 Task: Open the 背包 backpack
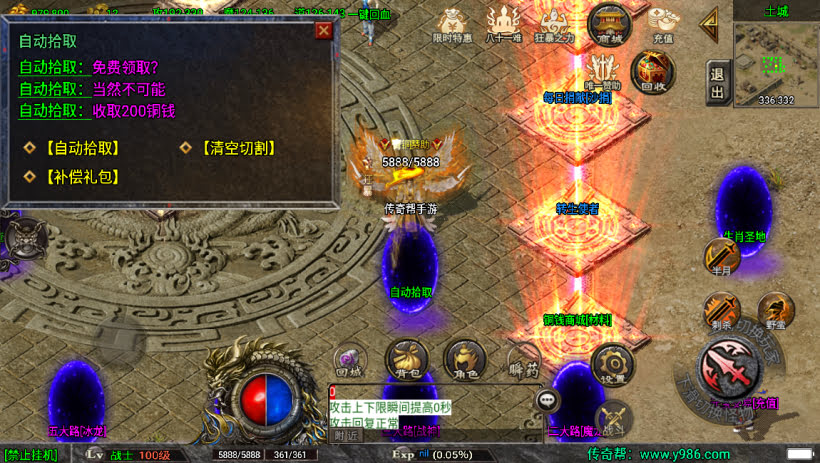(x=407, y=358)
